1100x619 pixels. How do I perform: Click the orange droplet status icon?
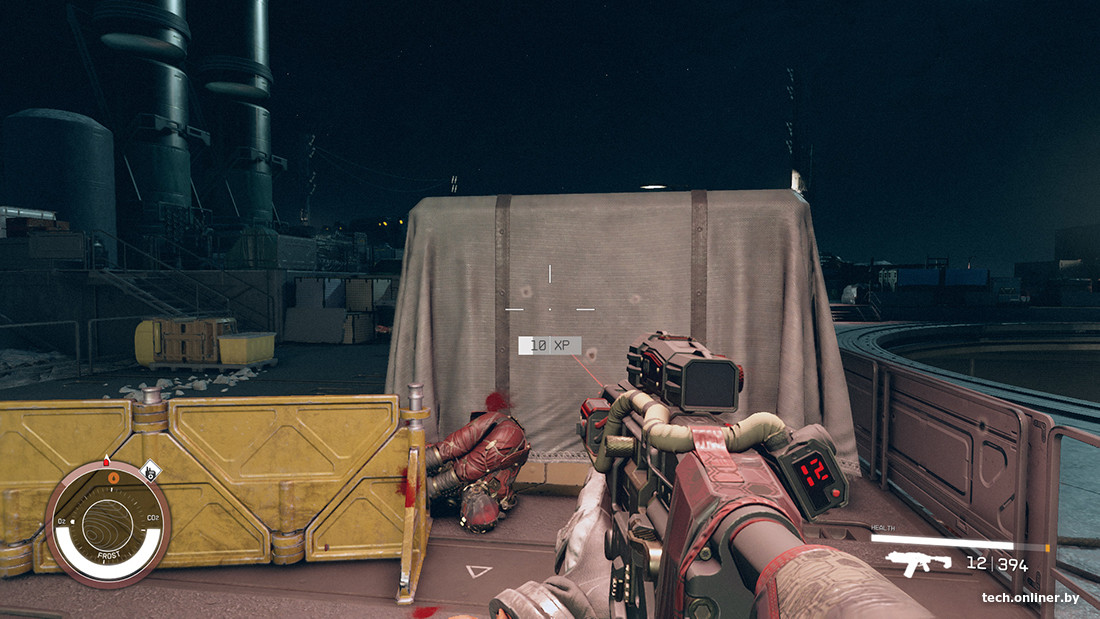point(113,477)
